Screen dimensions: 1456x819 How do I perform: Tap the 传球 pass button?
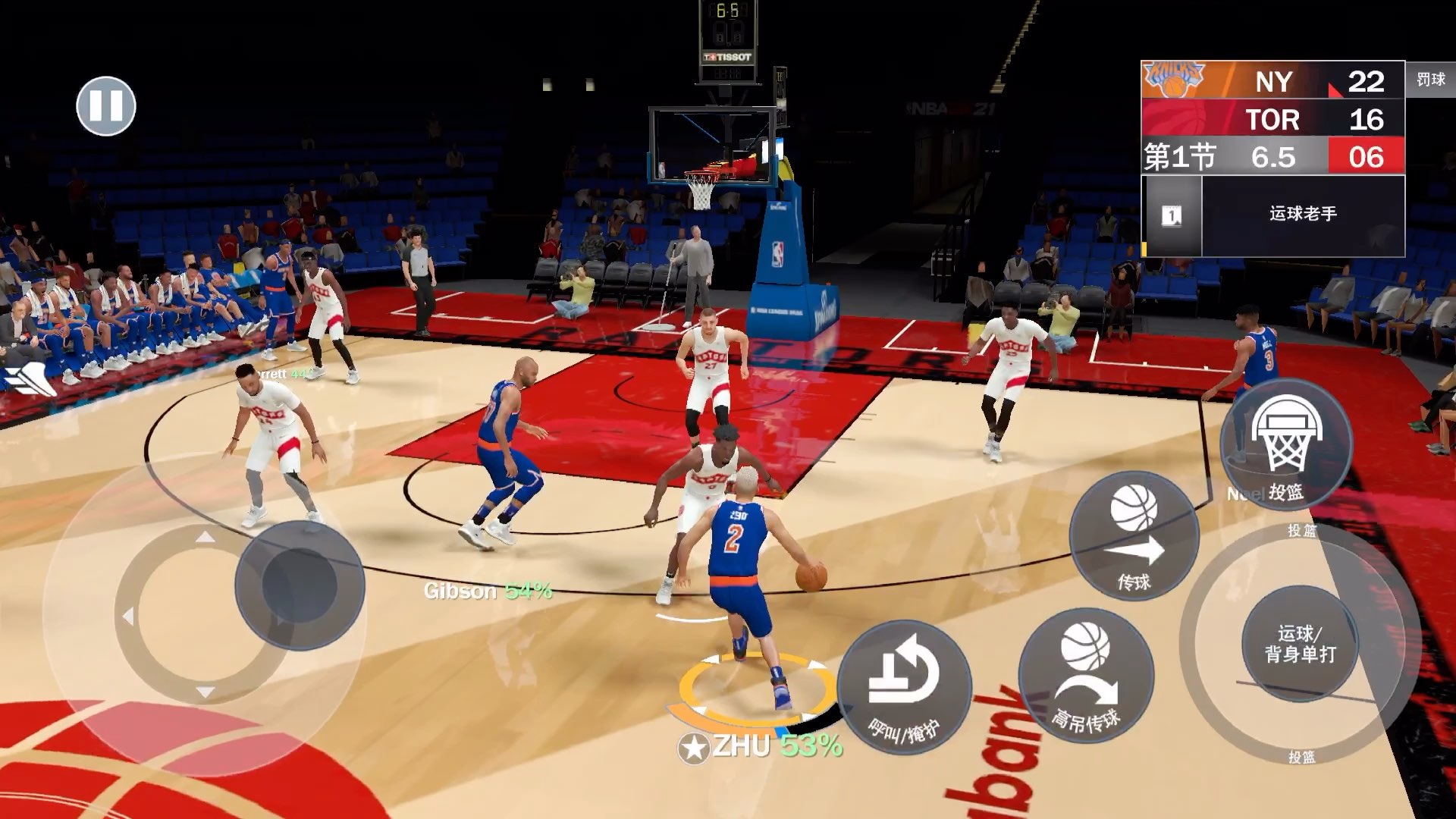coord(1134,536)
